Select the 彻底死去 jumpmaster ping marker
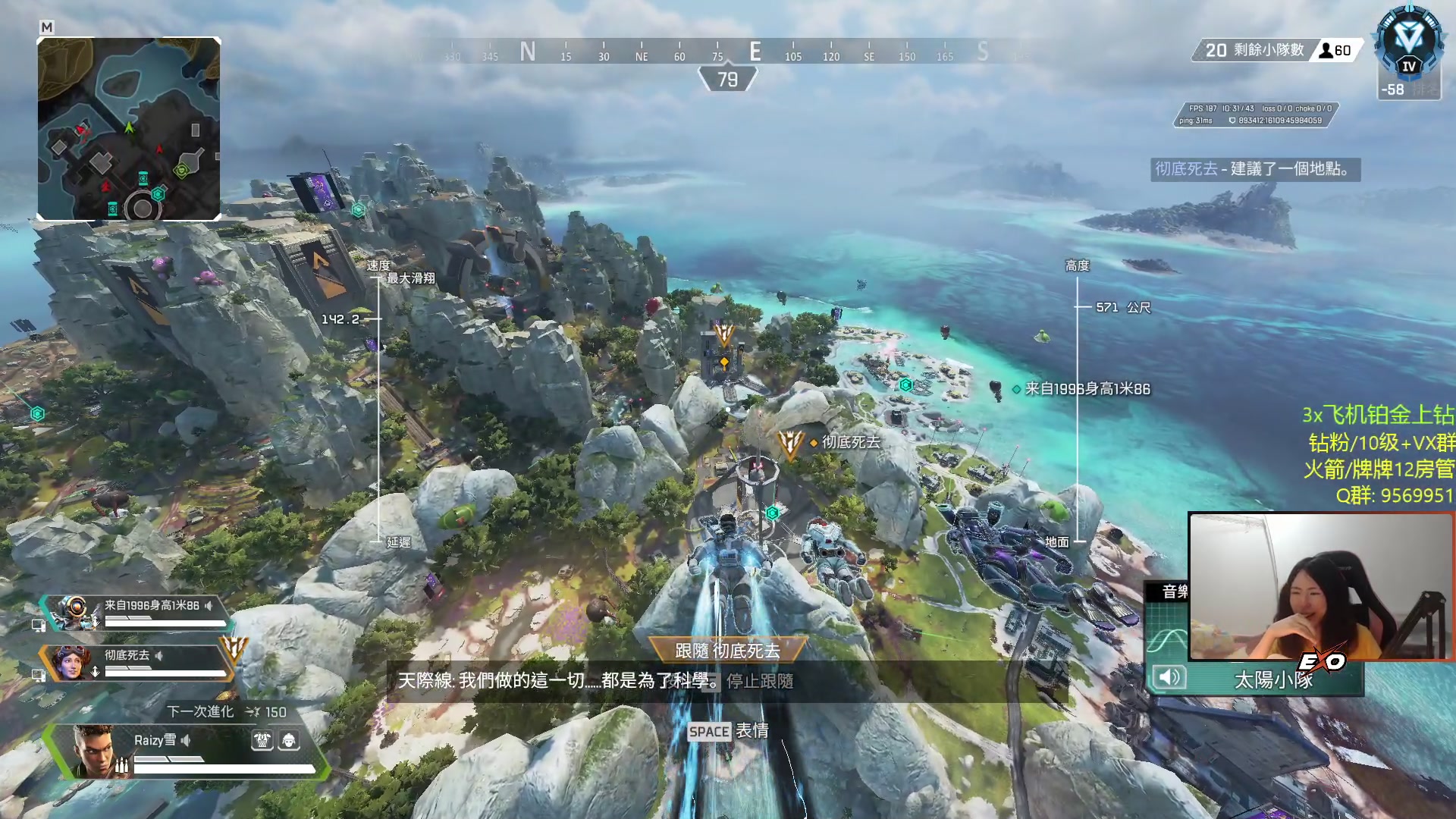Viewport: 1456px width, 819px height. pos(789,443)
